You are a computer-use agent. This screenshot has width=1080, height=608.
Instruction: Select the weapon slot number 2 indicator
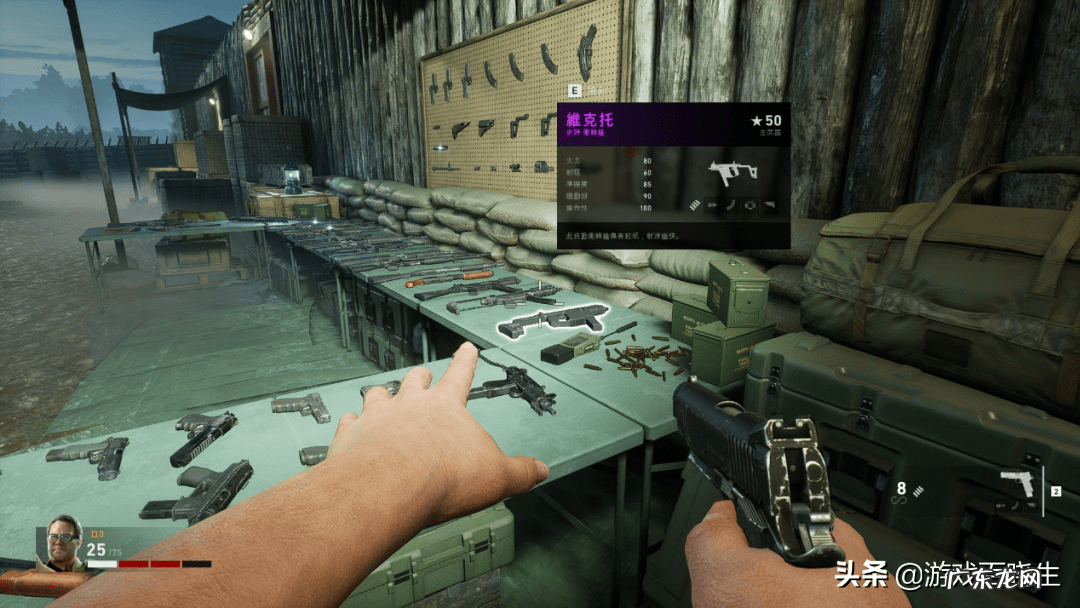1055,492
